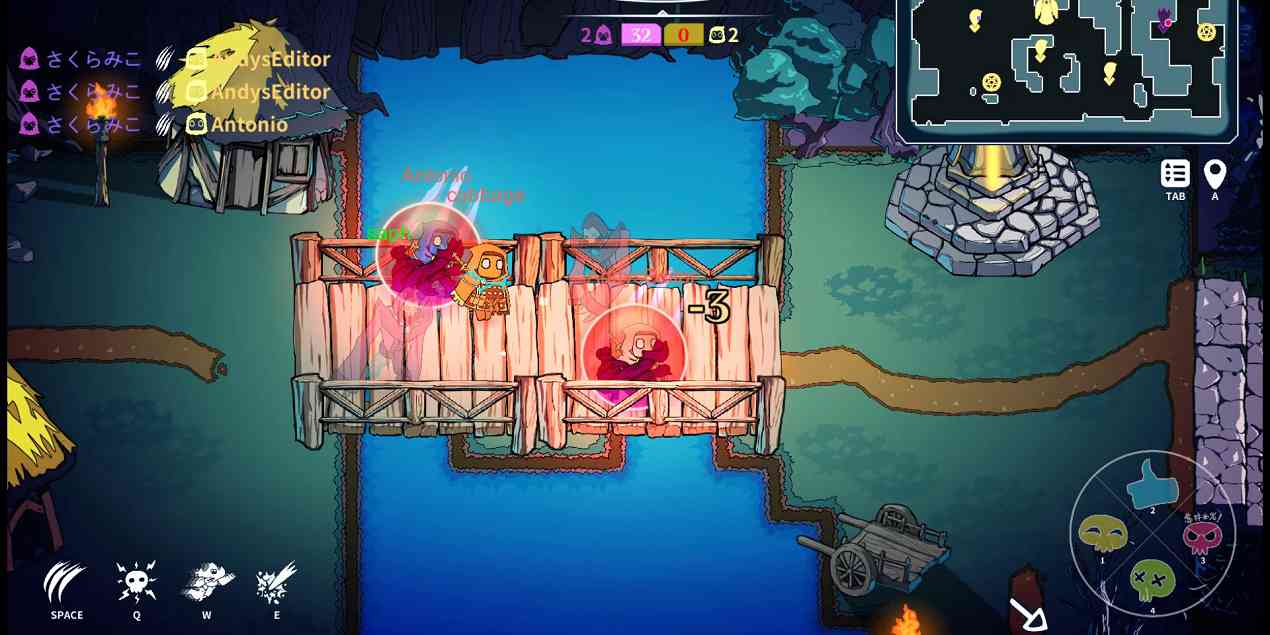Send the yellow laughing skull emote
This screenshot has width=1270, height=635.
(x=1103, y=534)
